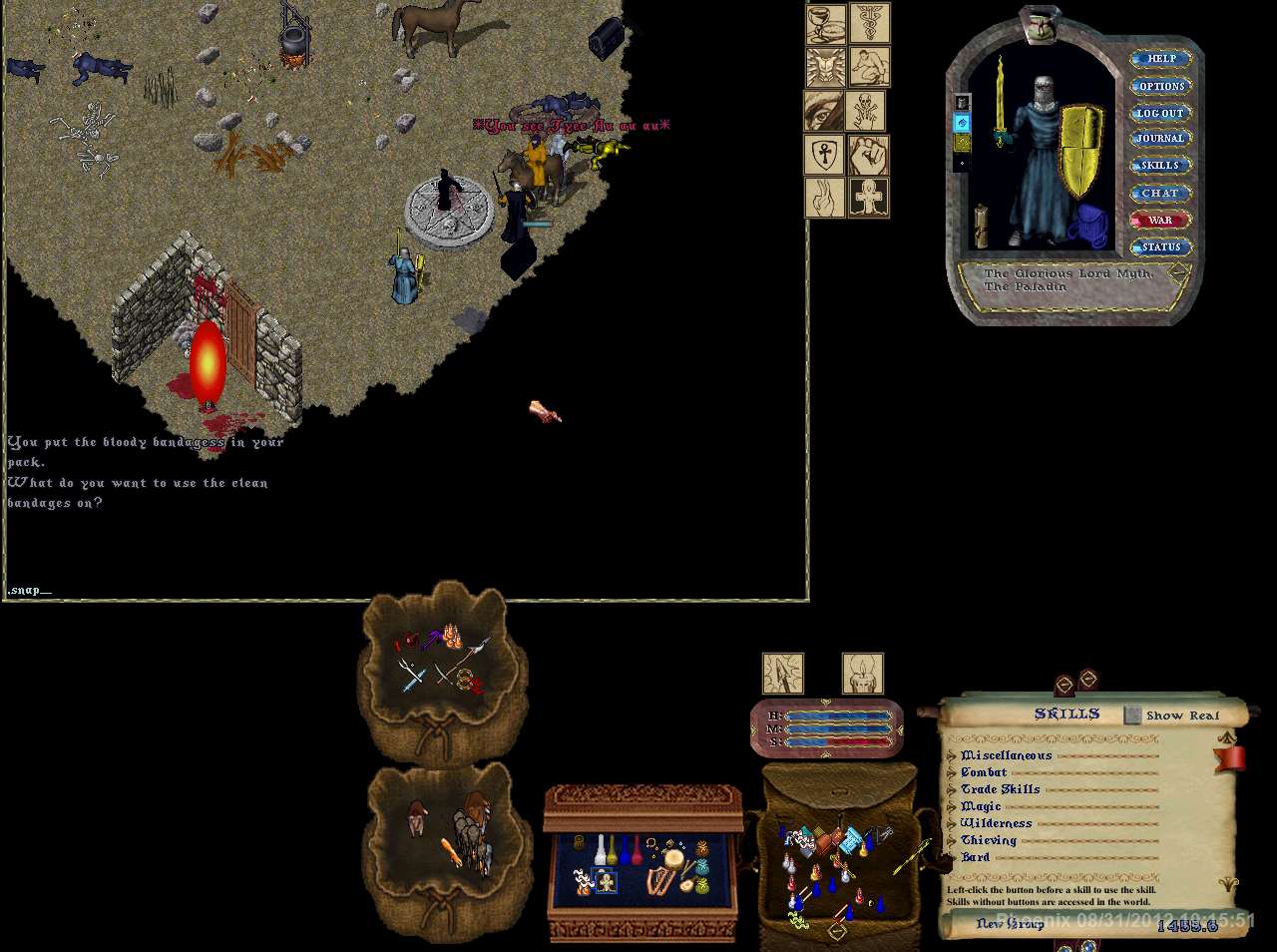Use the candle icon above the status bar
1277x952 pixels.
pos(863,675)
